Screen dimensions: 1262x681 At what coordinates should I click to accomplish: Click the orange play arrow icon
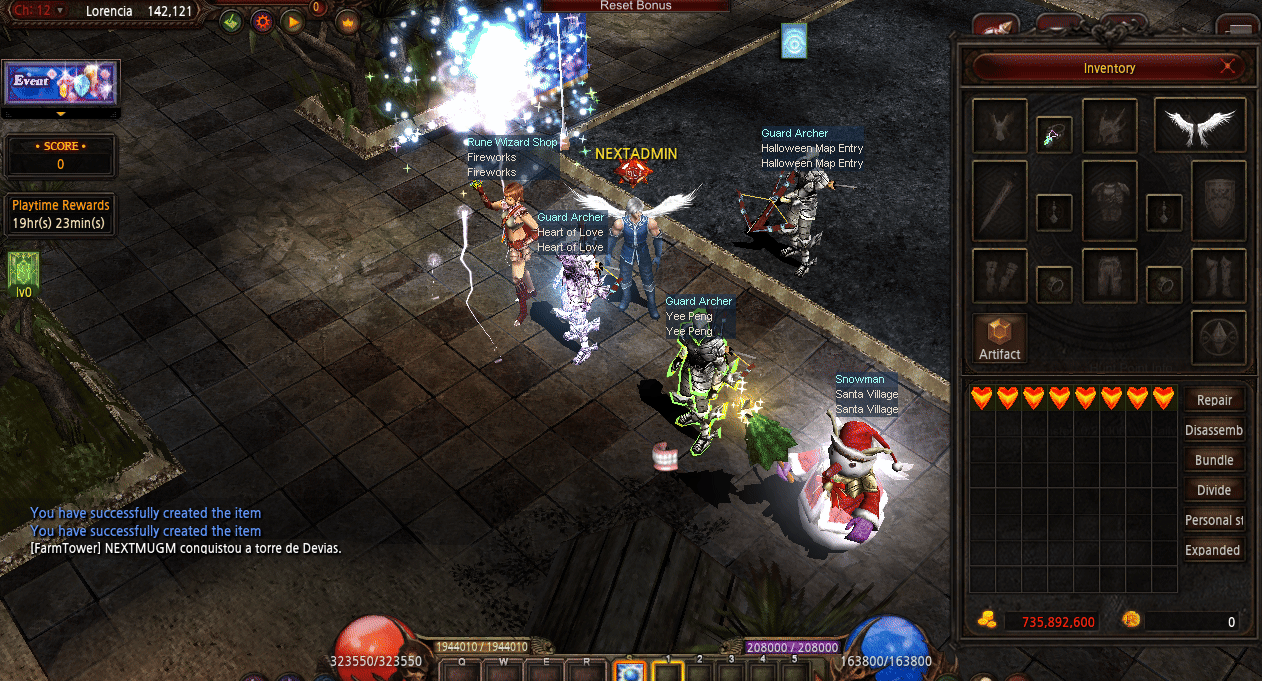pos(292,21)
